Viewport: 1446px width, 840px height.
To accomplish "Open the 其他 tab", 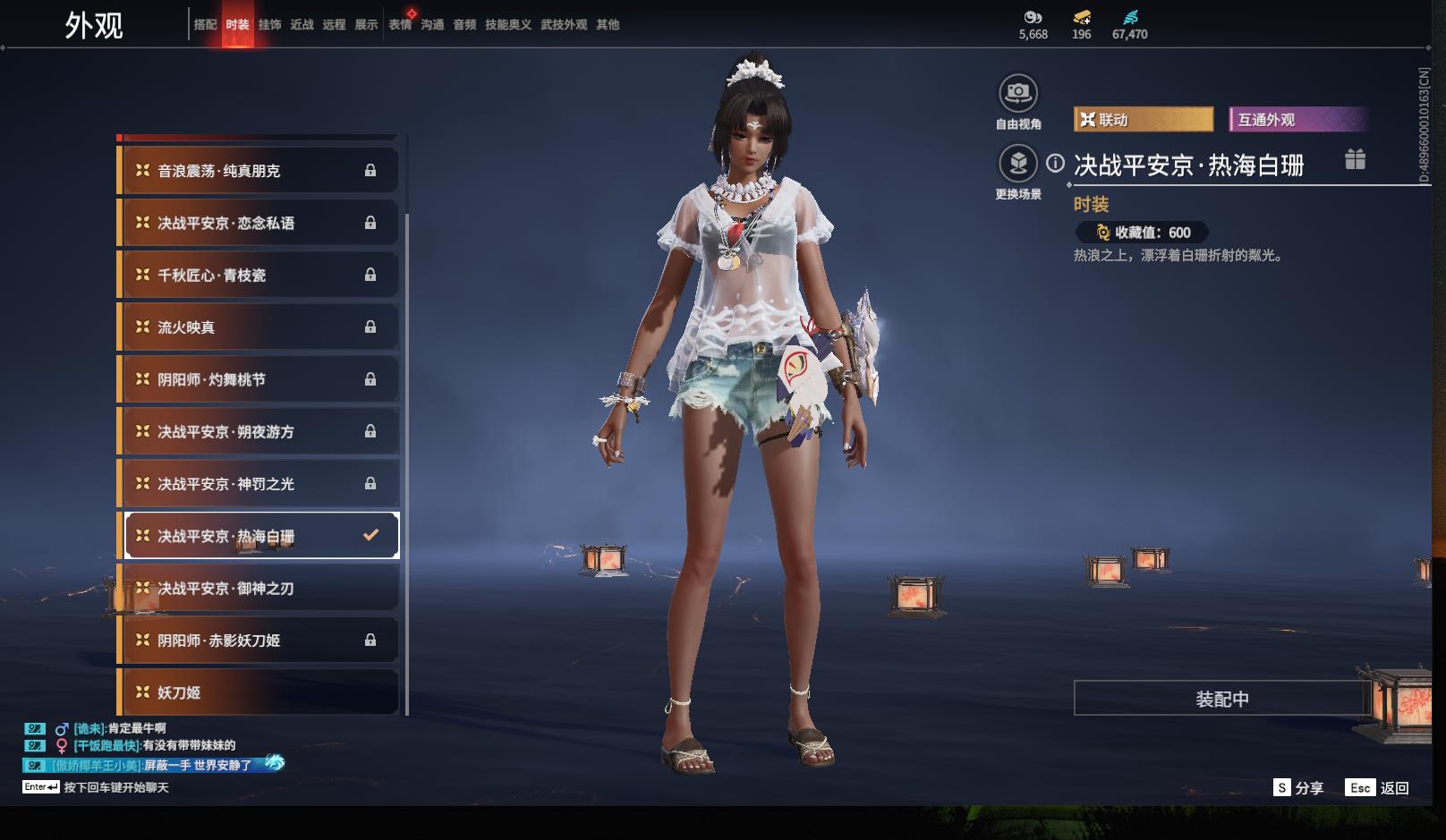I will click(608, 24).
